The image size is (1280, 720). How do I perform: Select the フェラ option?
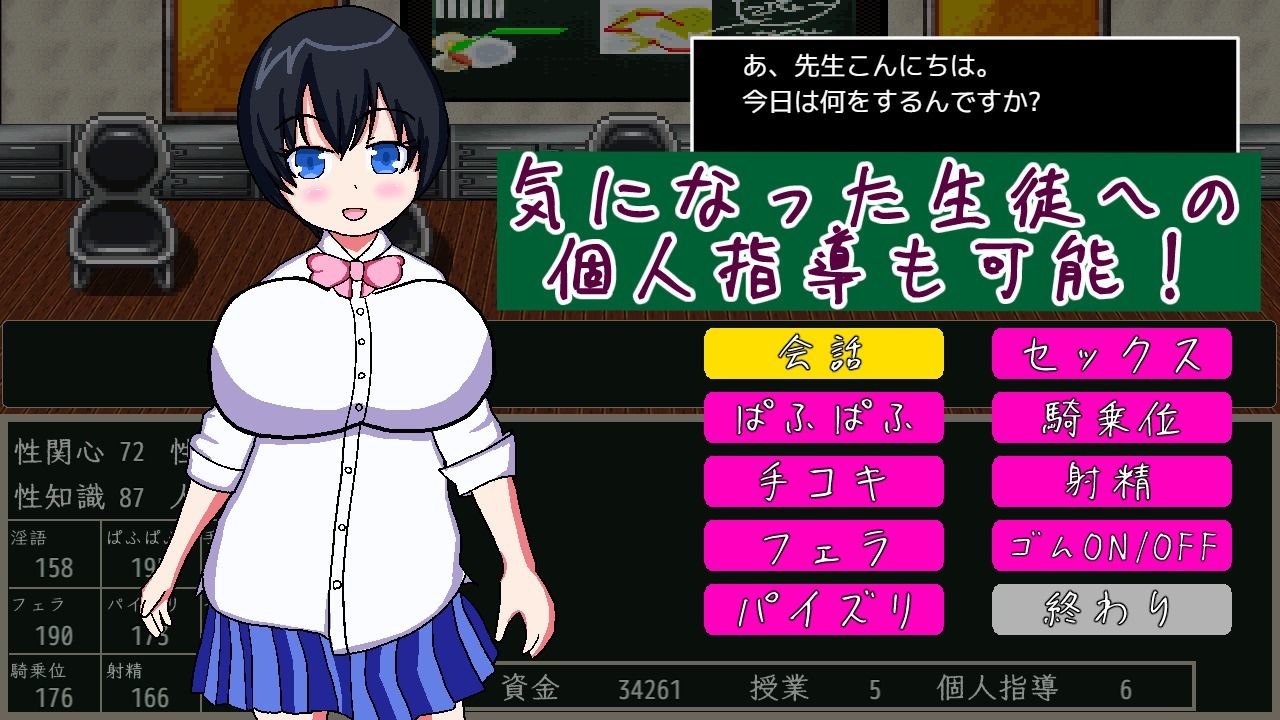pos(824,546)
